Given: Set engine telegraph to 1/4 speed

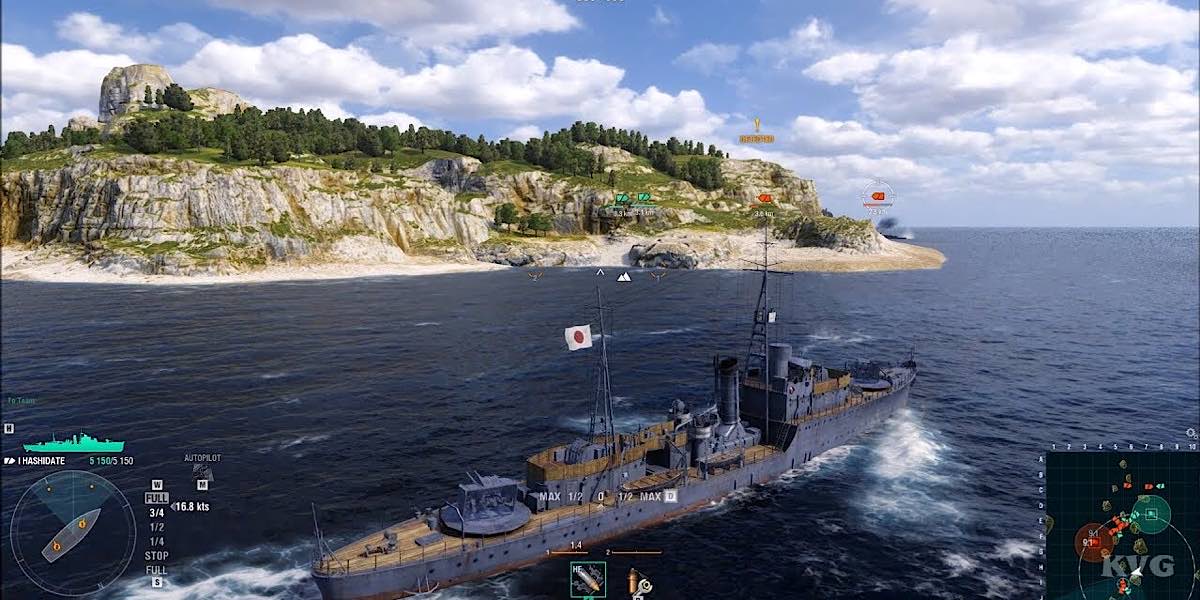Looking at the screenshot, I should click(157, 541).
